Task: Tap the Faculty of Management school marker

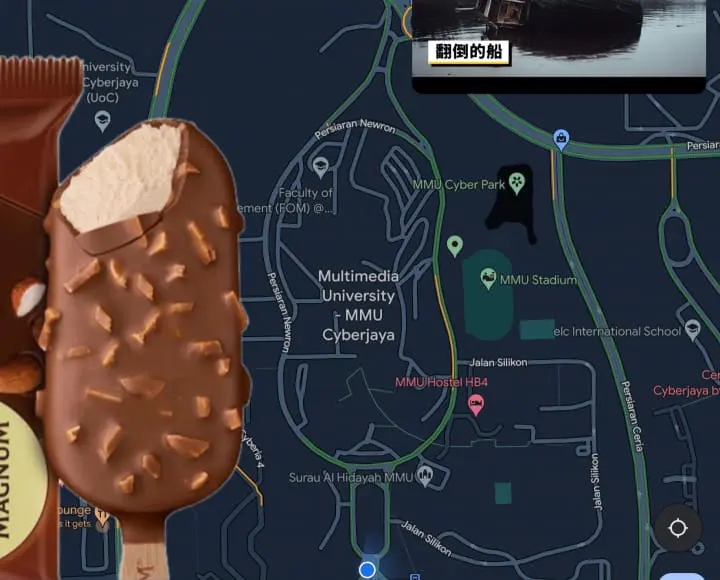Action: tap(321, 167)
